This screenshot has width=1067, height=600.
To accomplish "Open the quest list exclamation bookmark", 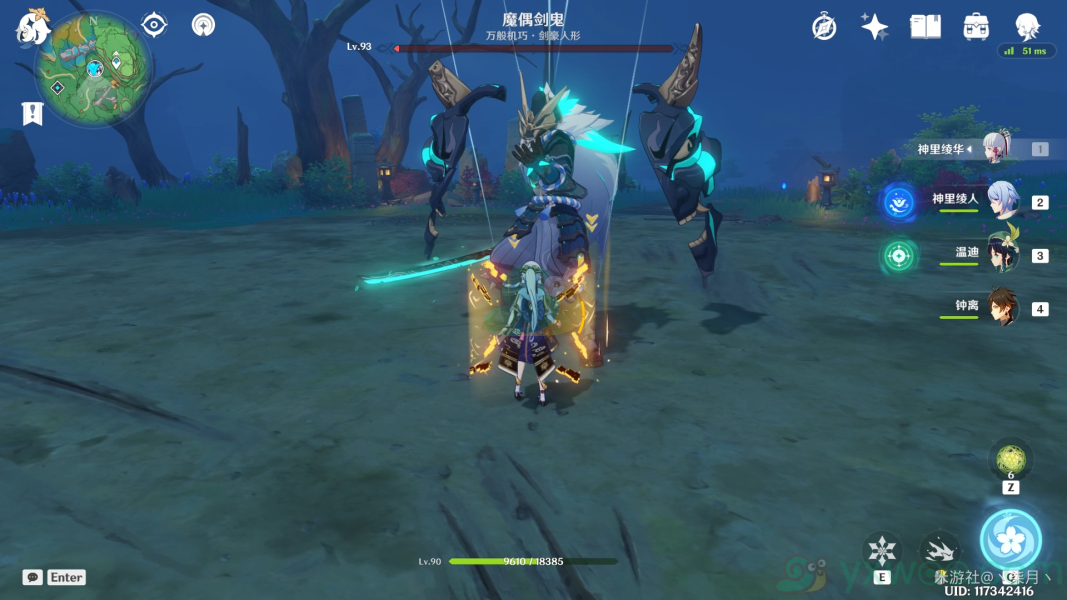I will (x=32, y=113).
